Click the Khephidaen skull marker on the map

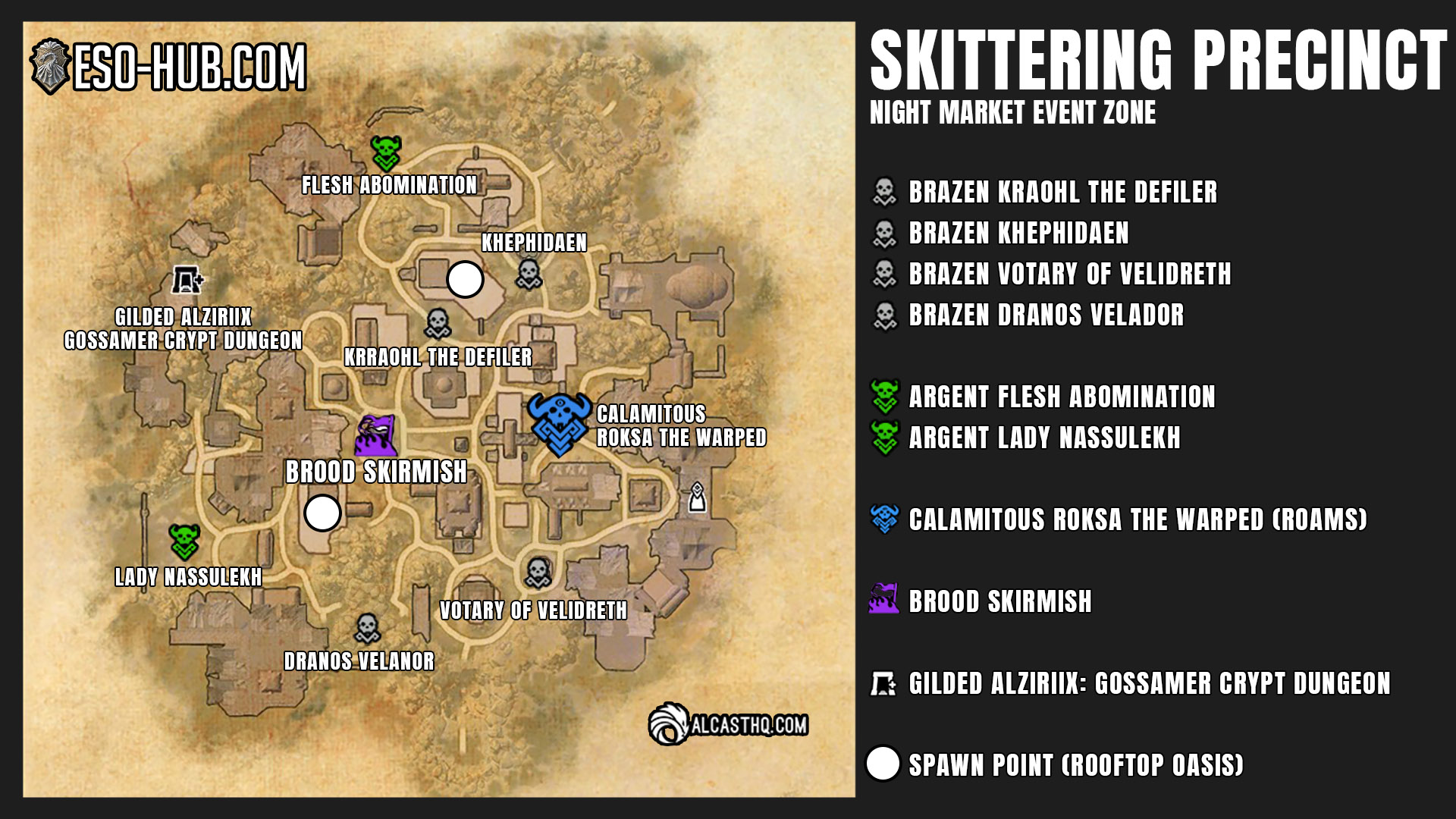click(529, 274)
